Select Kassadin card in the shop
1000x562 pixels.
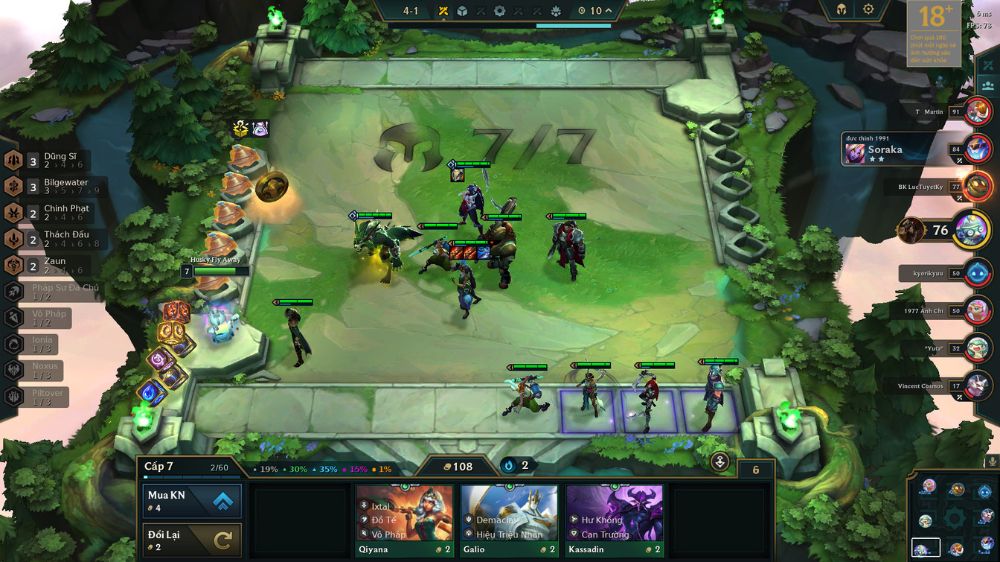point(614,520)
